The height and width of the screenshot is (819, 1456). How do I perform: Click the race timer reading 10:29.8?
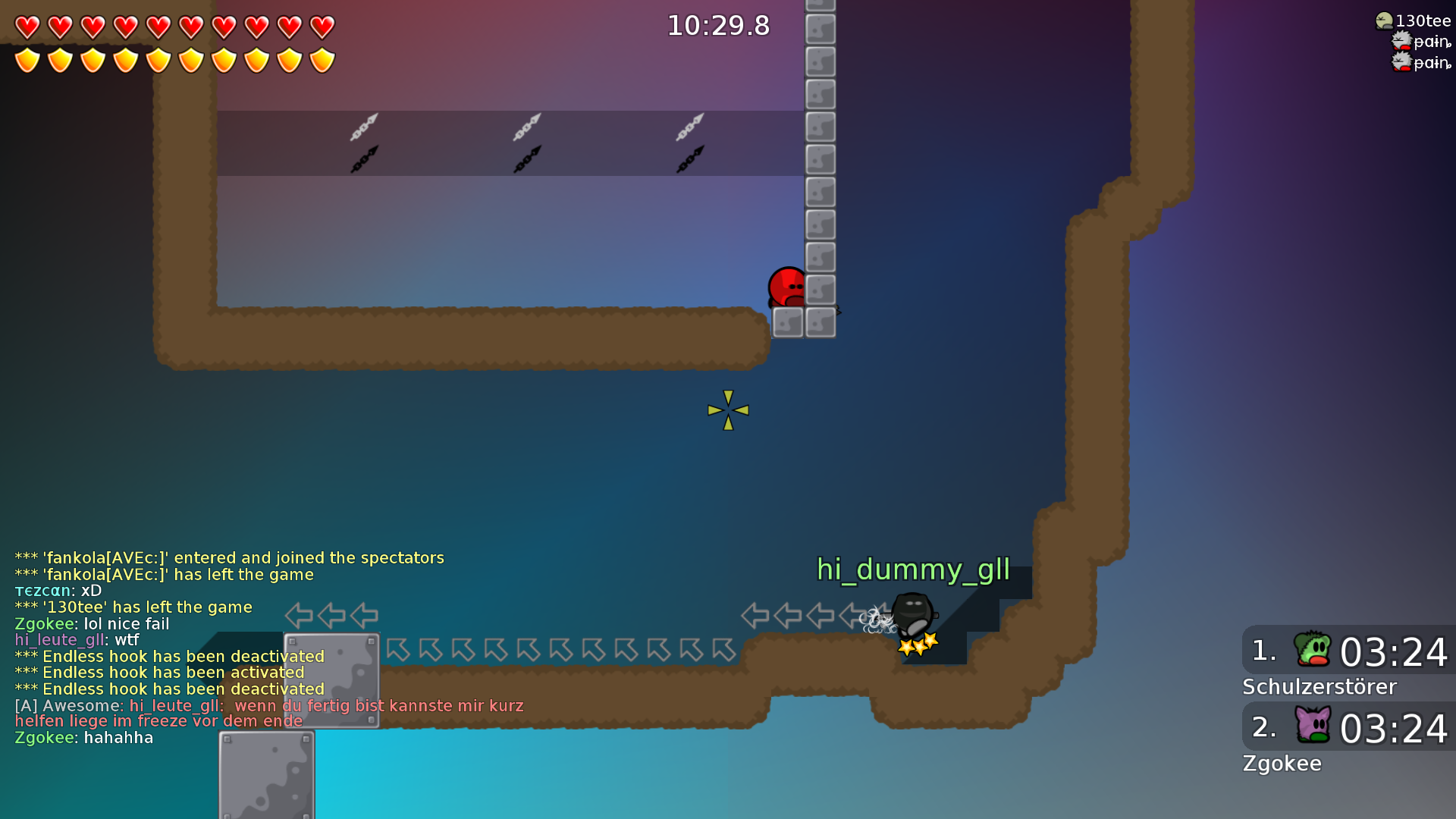[x=717, y=25]
